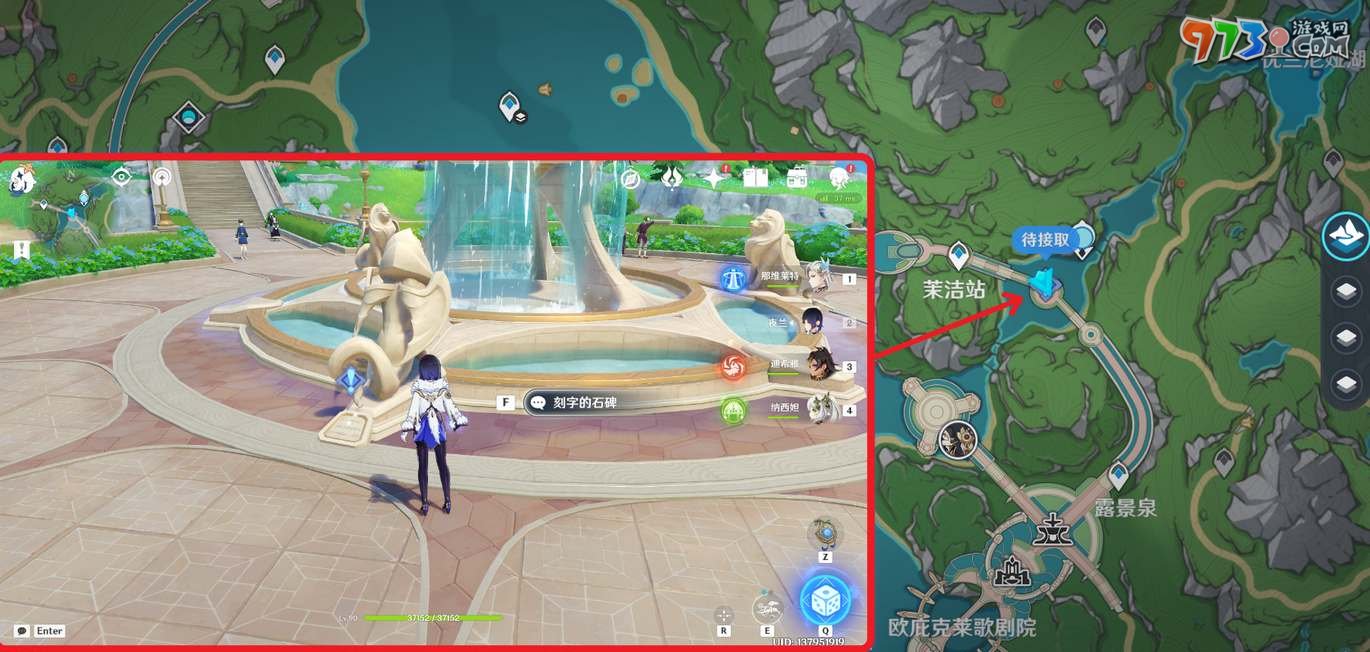Activate the dice Elemental Burst
Image resolution: width=1370 pixels, height=652 pixels.
826,598
